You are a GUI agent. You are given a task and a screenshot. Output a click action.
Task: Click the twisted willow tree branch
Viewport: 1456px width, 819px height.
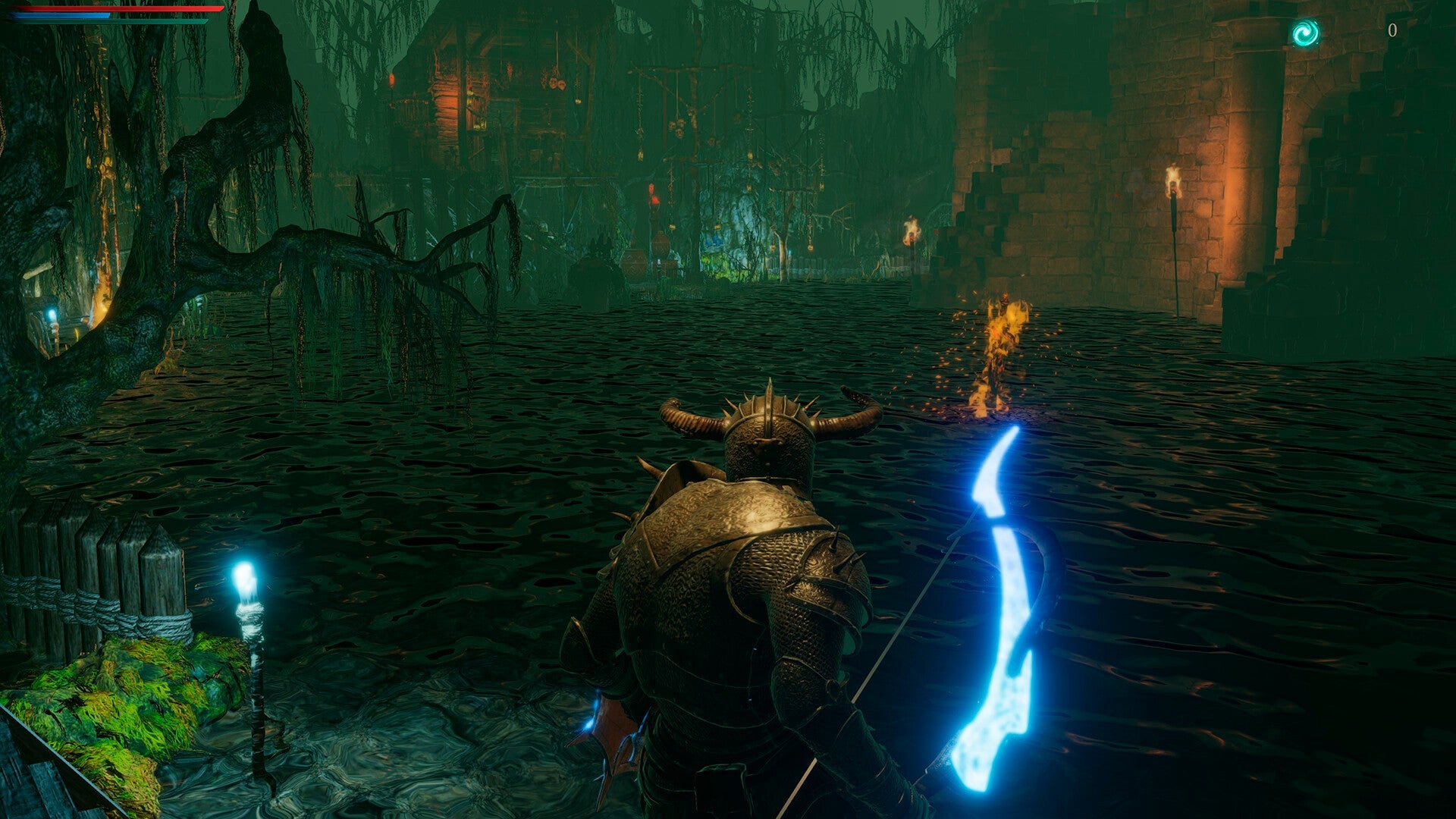tap(318, 250)
